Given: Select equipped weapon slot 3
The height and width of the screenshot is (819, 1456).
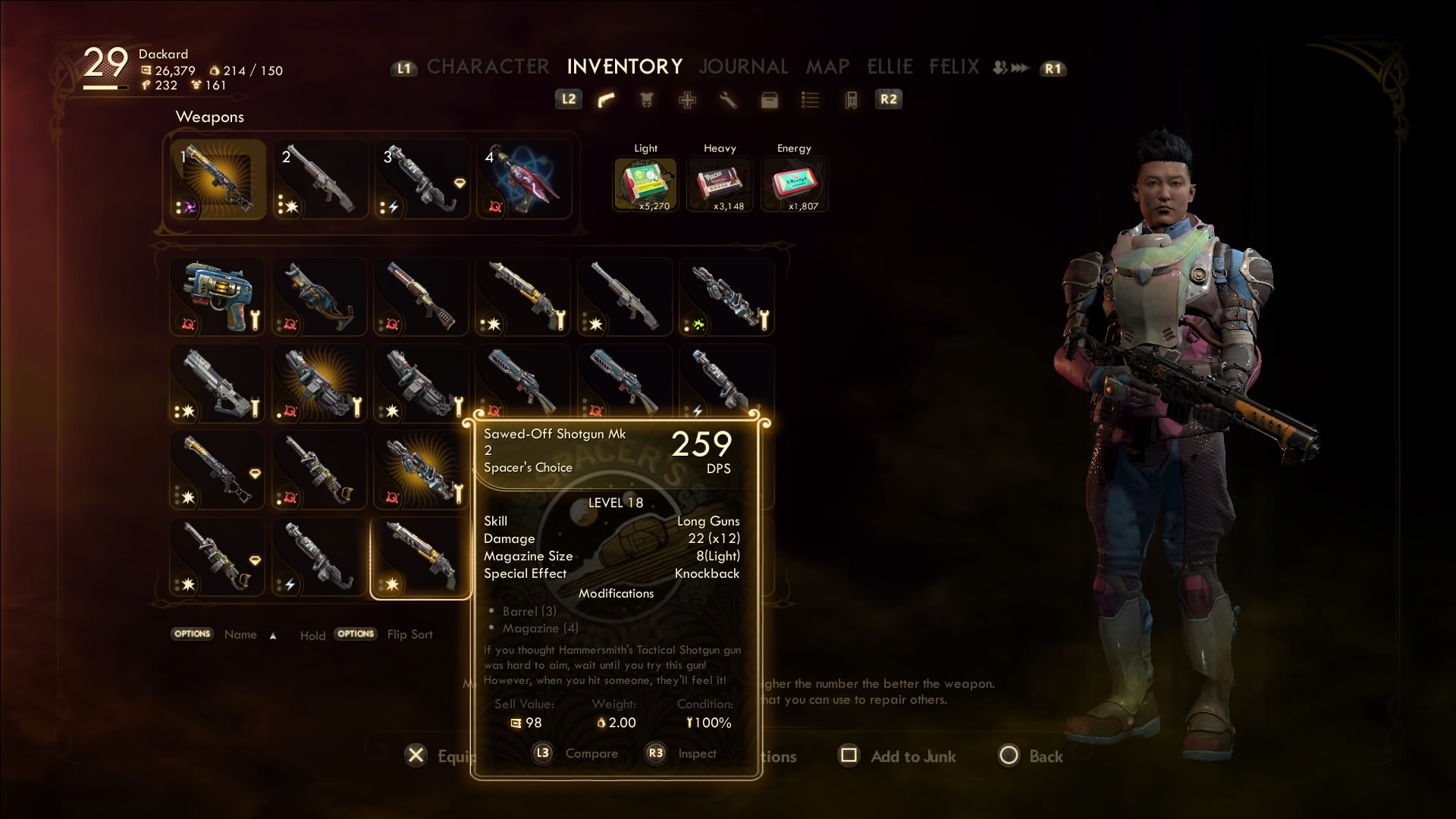Looking at the screenshot, I should click(x=422, y=180).
